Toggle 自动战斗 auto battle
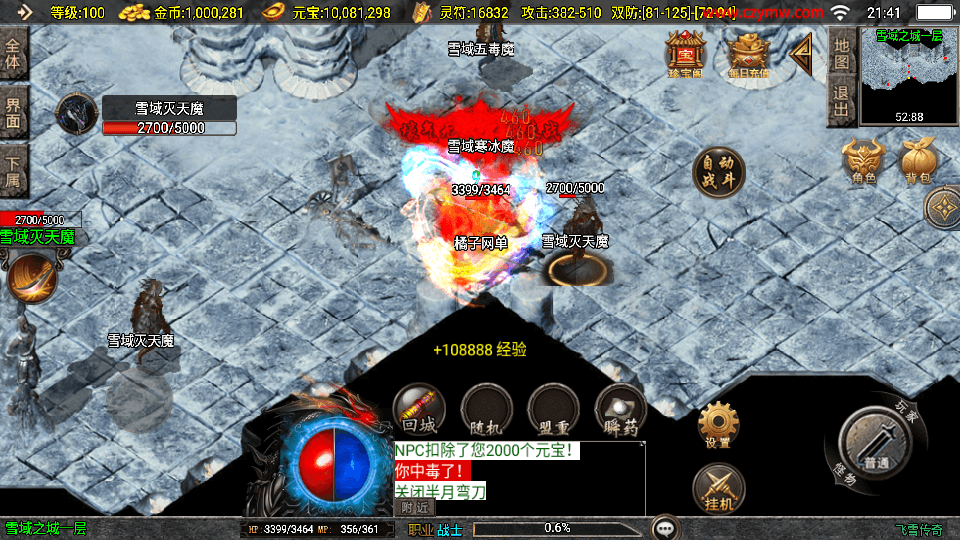Screen dimensions: 960x540 719,172
